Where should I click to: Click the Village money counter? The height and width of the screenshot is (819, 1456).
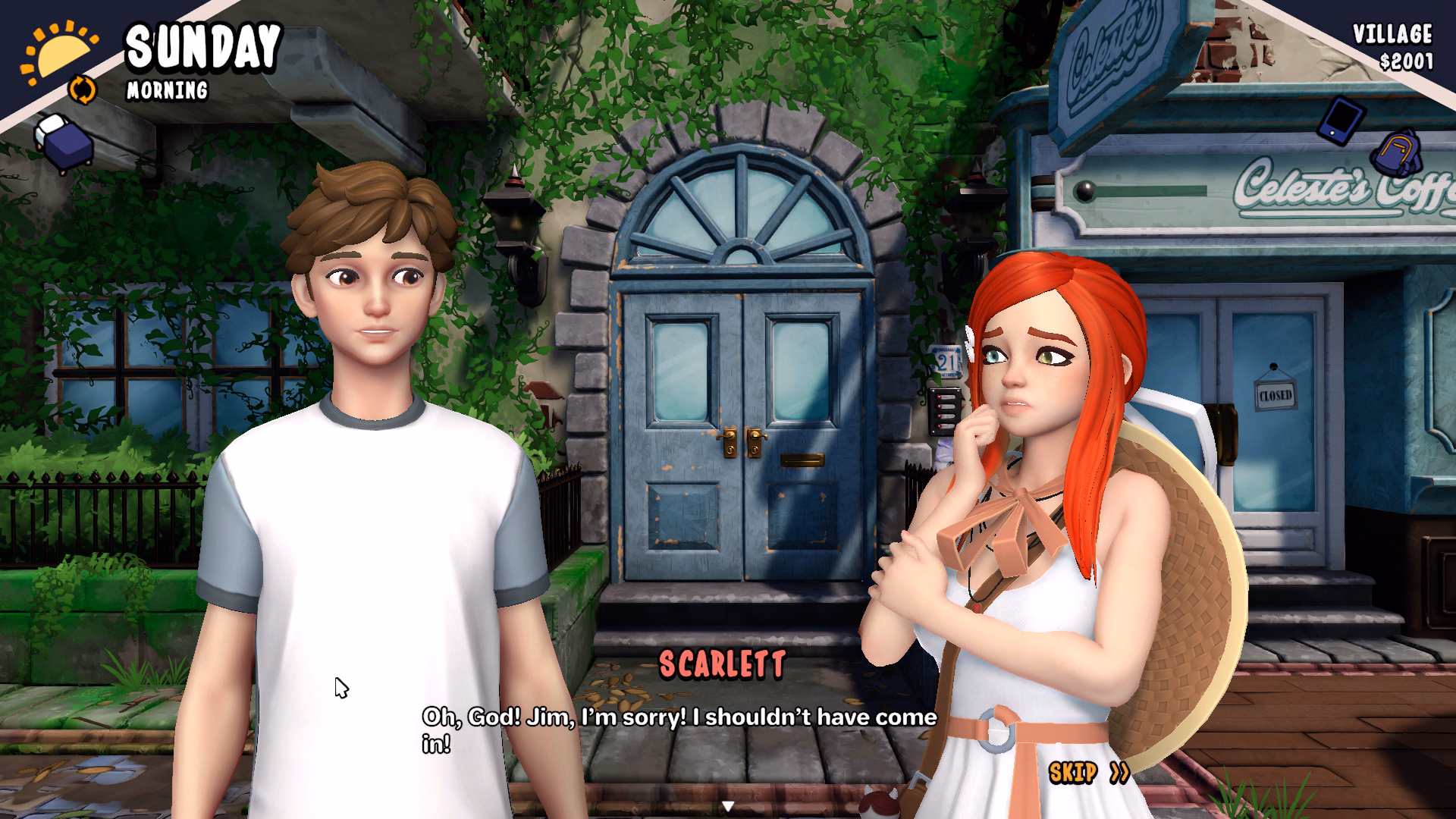1394,33
